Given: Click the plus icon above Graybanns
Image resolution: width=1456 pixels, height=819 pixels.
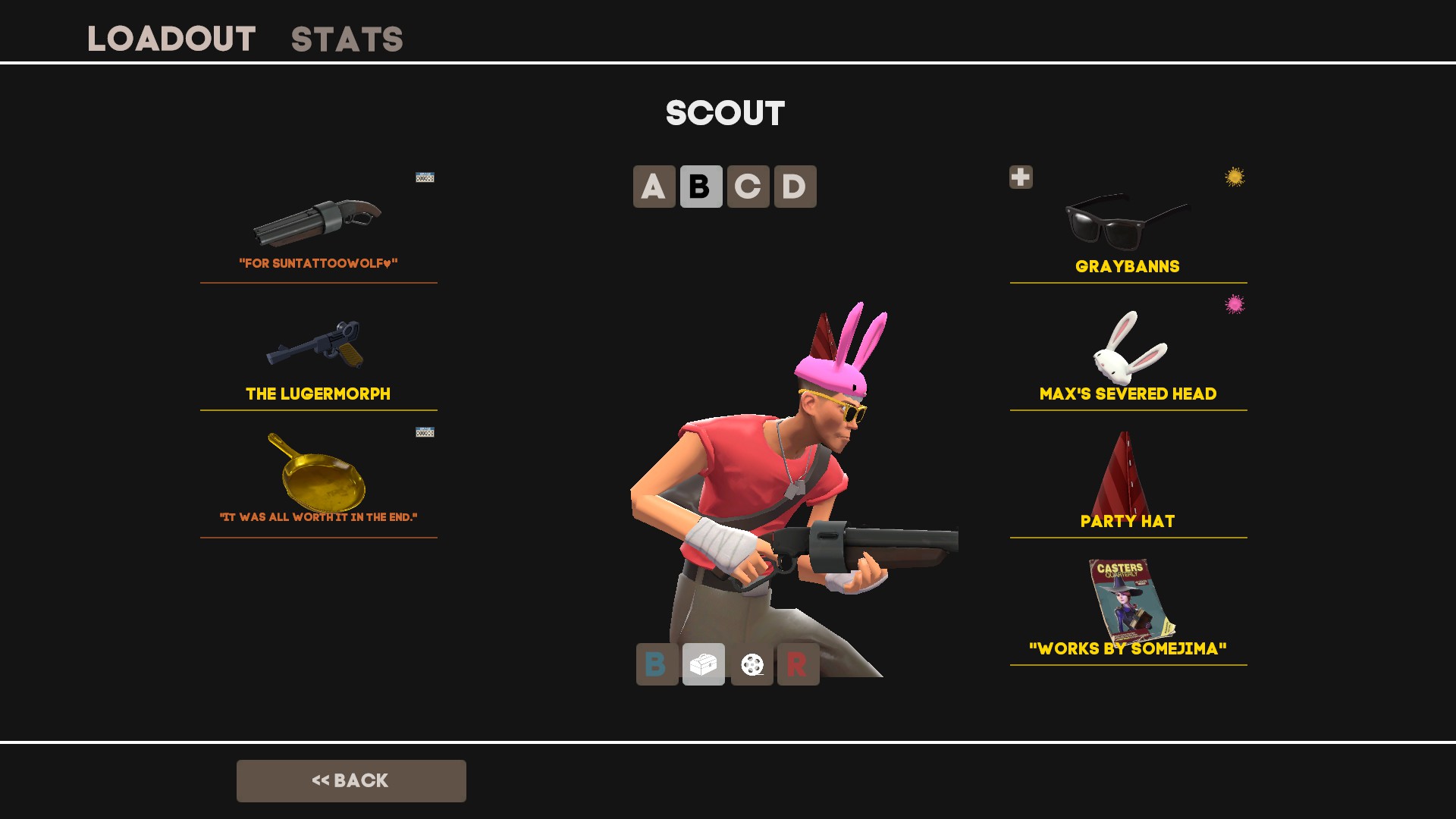Looking at the screenshot, I should click(1021, 177).
